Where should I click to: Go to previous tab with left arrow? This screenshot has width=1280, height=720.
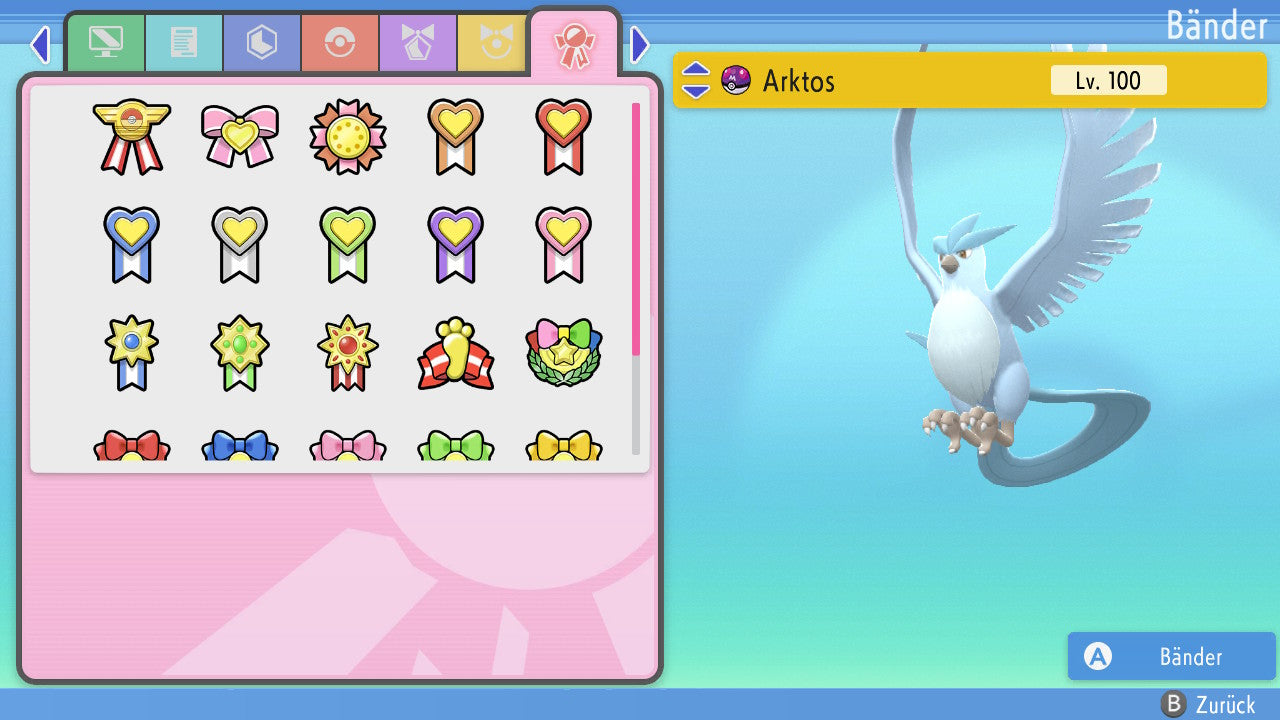pos(40,44)
